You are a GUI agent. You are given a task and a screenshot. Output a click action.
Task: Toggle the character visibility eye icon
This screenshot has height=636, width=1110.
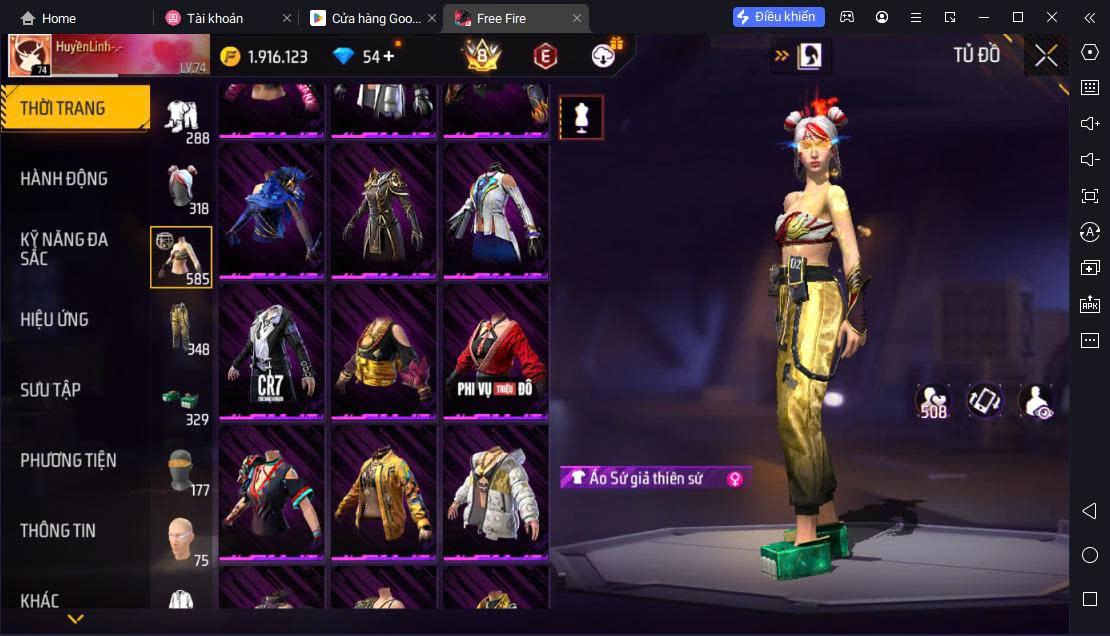[x=1035, y=402]
